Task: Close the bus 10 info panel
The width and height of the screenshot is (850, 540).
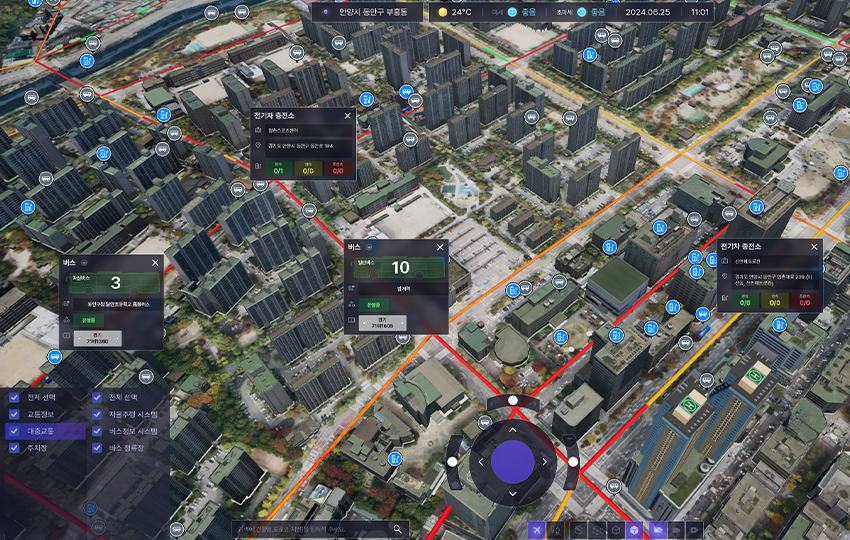Action: click(x=438, y=246)
